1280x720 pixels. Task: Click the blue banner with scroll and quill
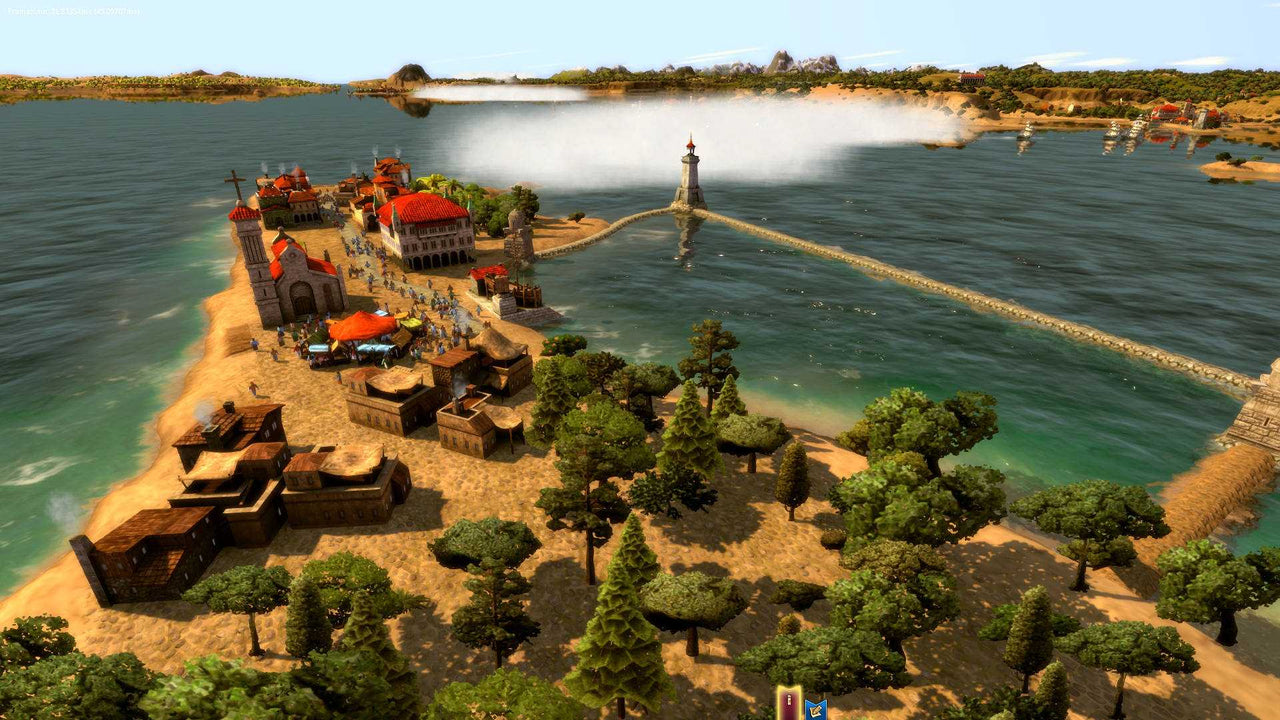816,709
